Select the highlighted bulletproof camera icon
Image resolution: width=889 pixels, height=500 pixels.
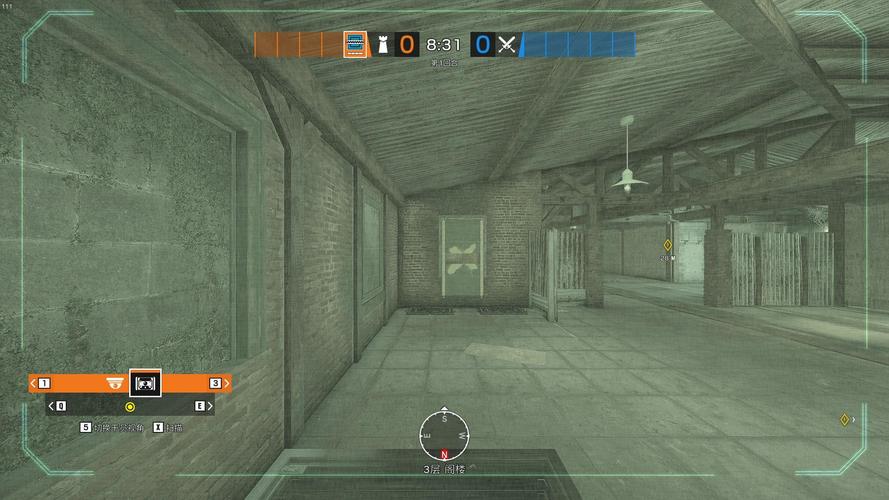pos(145,383)
